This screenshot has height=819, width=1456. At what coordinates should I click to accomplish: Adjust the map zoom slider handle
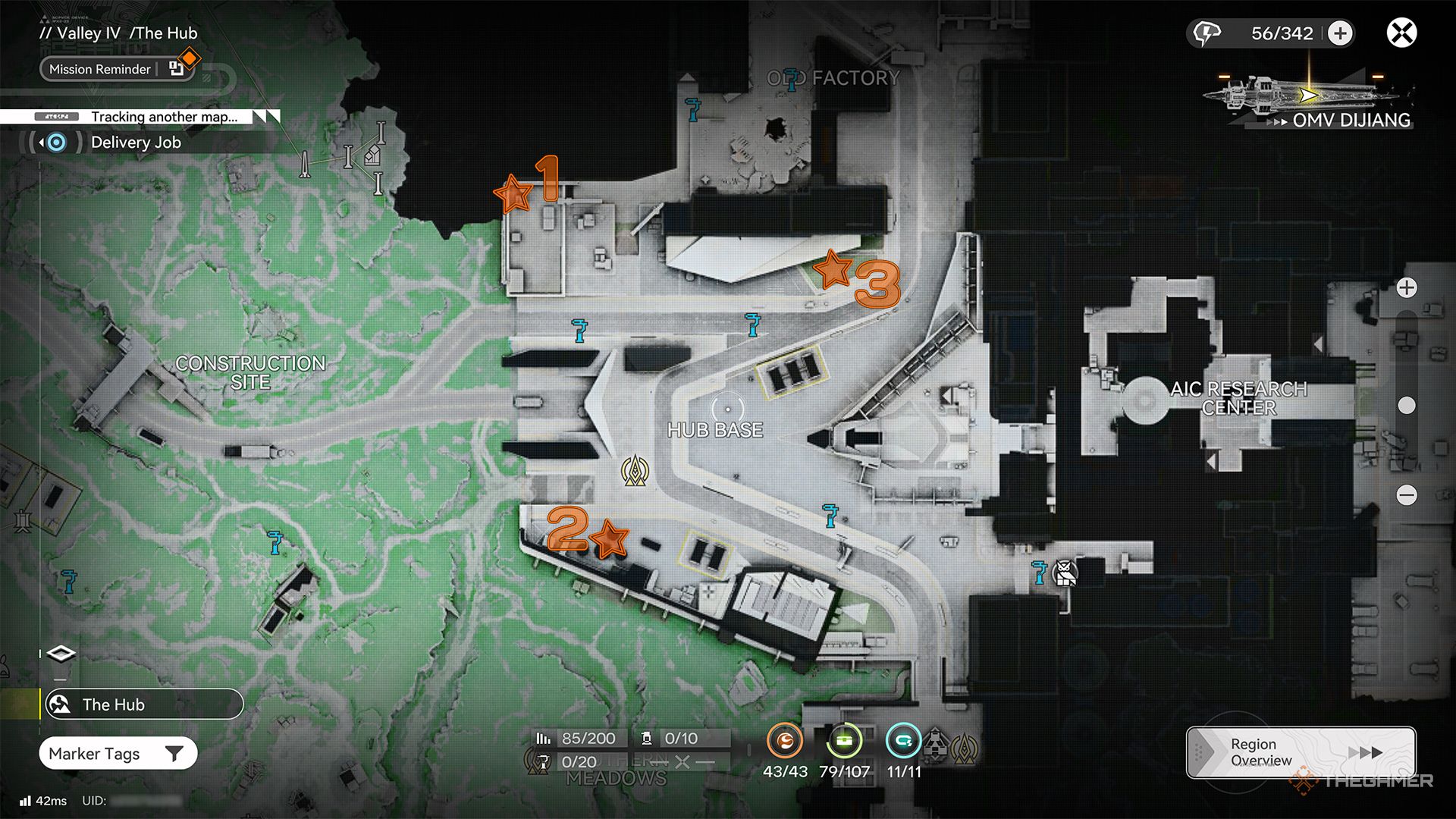1407,406
